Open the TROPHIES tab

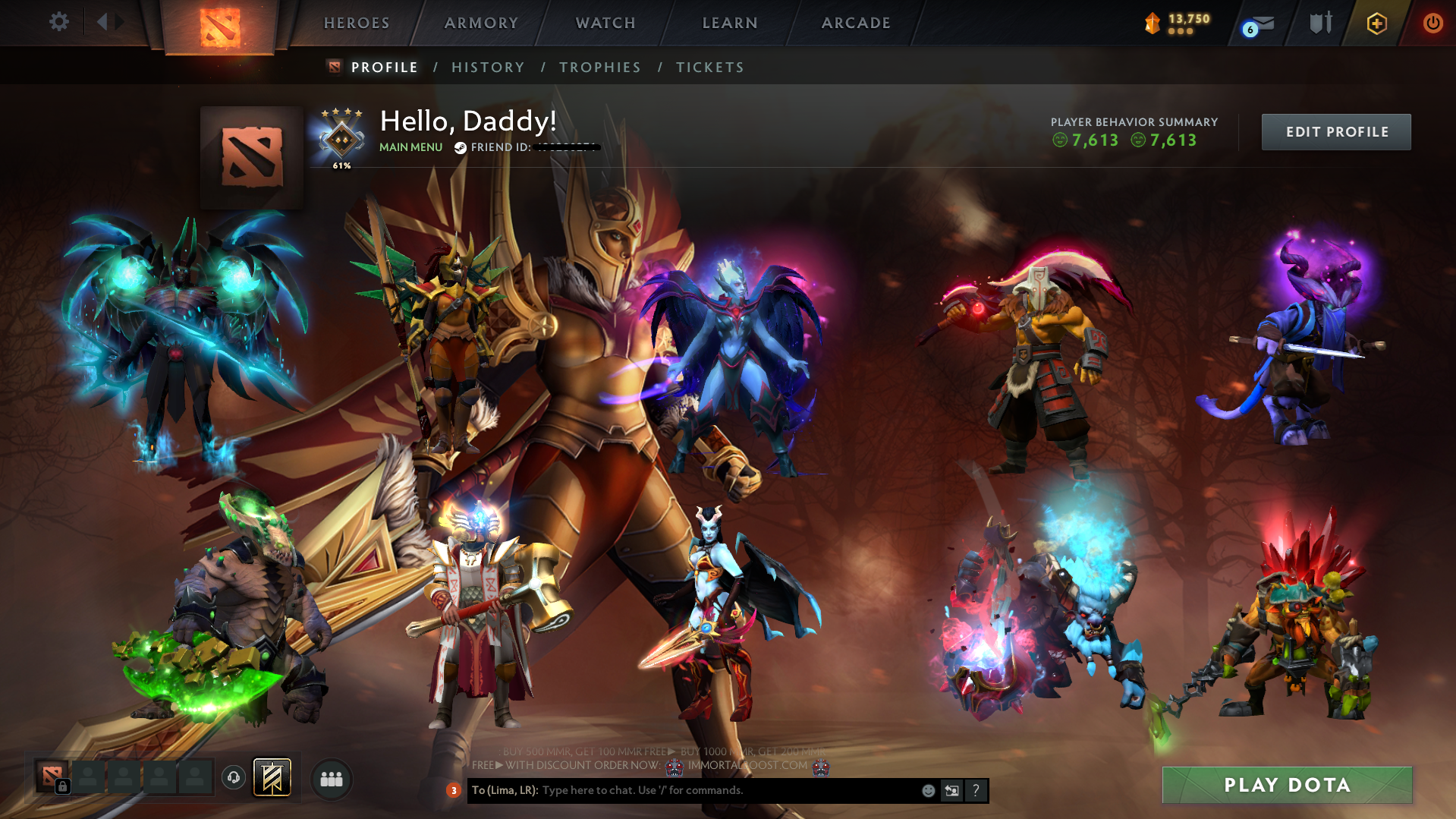tap(599, 67)
